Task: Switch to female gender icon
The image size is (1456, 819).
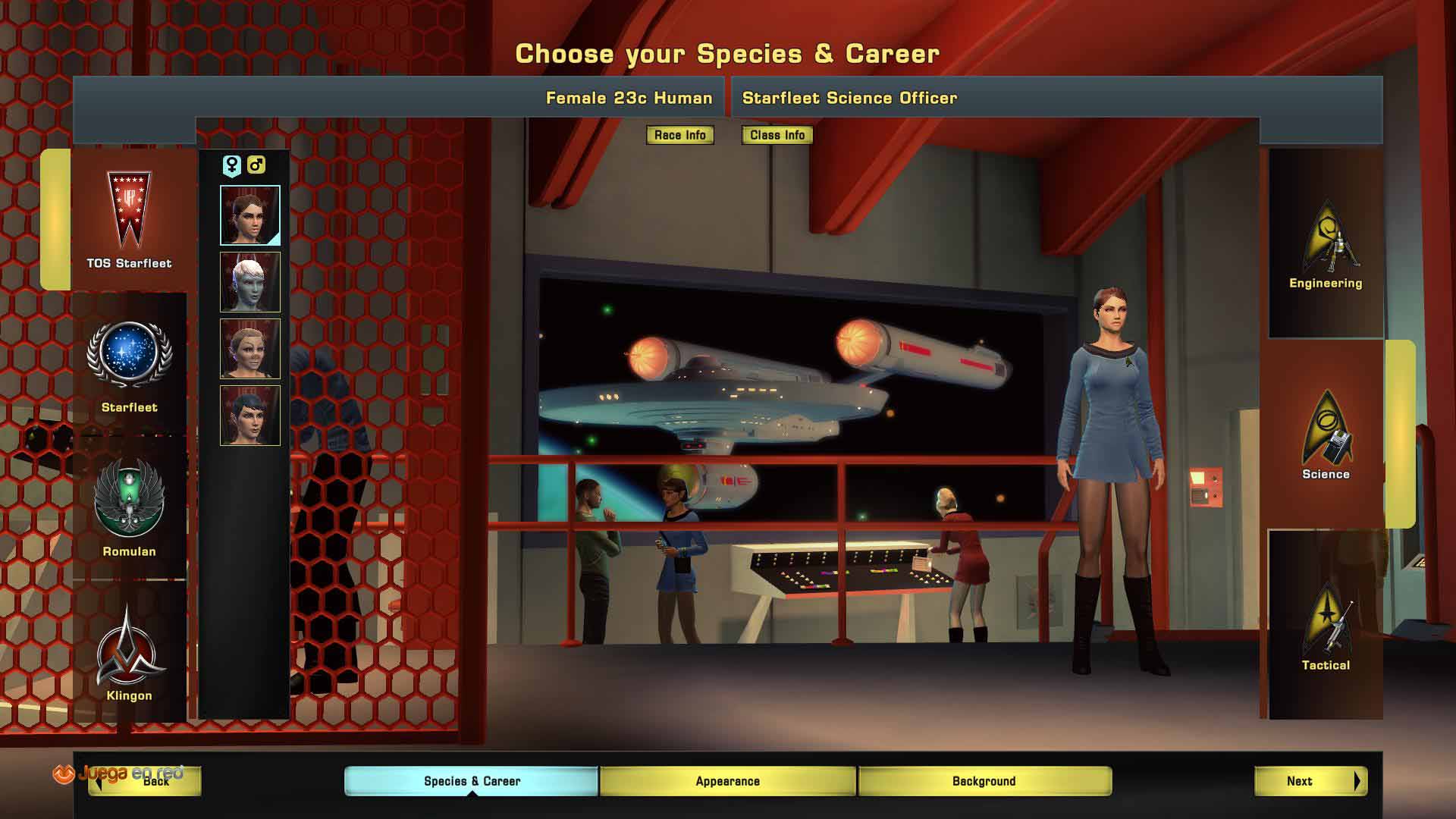Action: point(231,165)
